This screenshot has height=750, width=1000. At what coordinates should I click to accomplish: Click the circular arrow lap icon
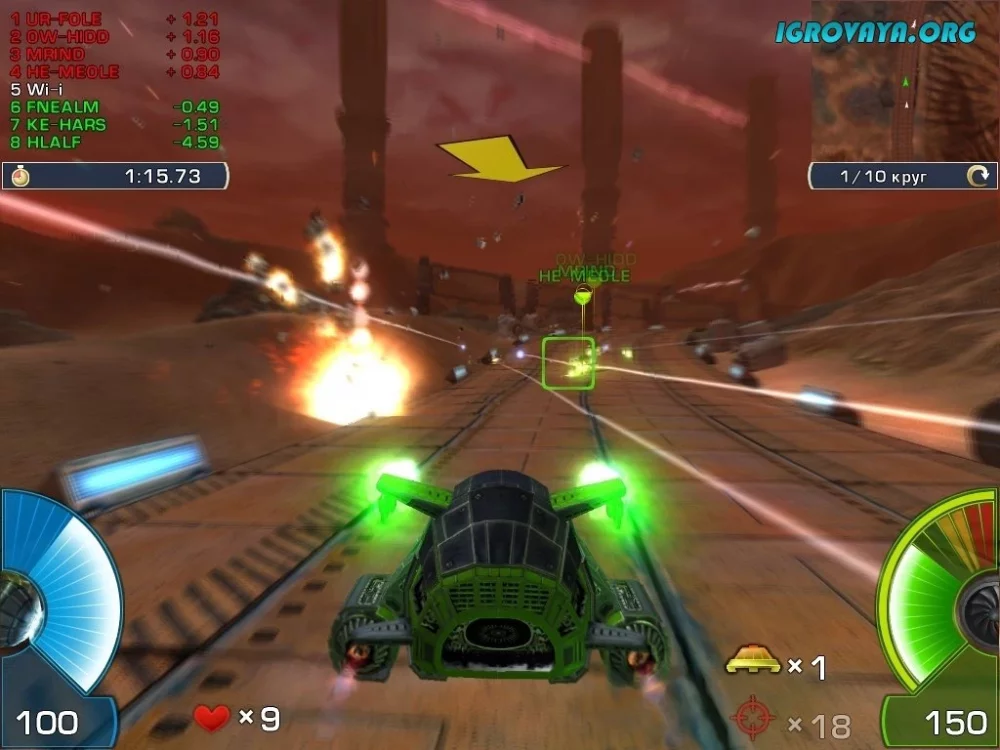click(976, 177)
